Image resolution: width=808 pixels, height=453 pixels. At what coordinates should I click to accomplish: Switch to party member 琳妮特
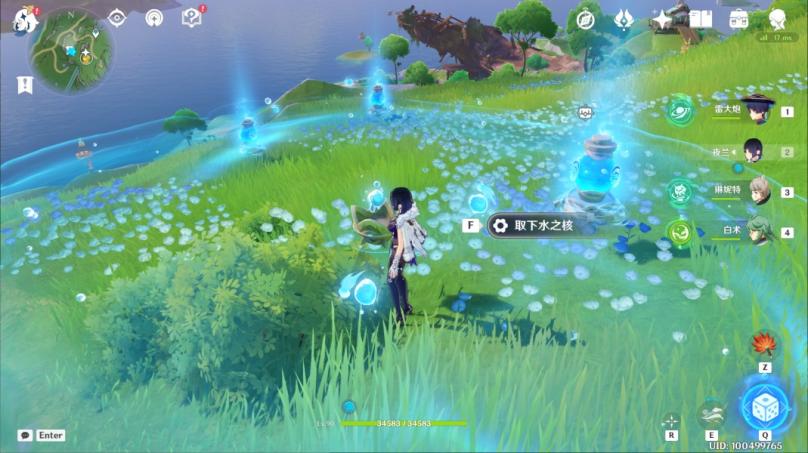(x=758, y=191)
